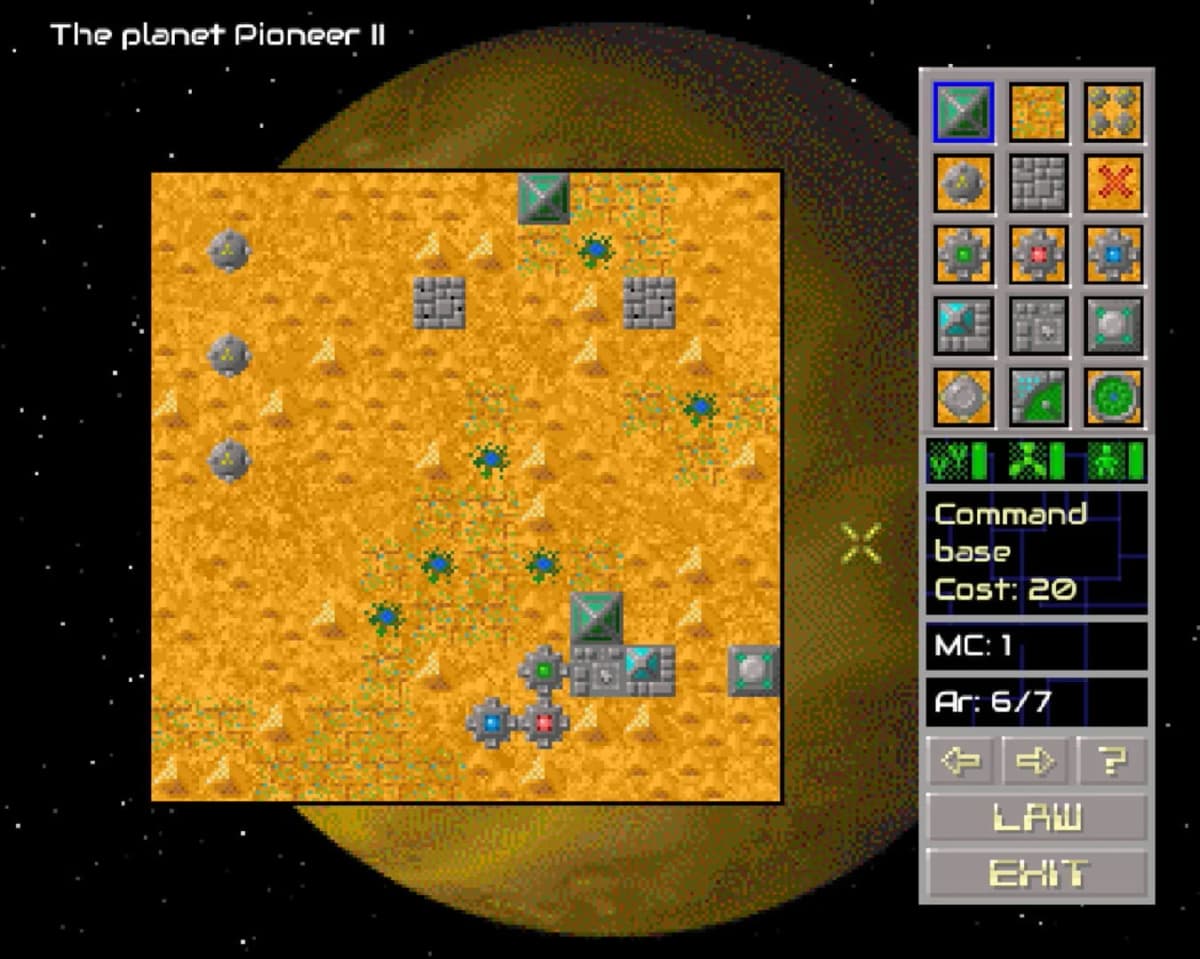The image size is (1200, 959).
Task: Choose the grey stone wall build icon
Action: click(x=1038, y=183)
